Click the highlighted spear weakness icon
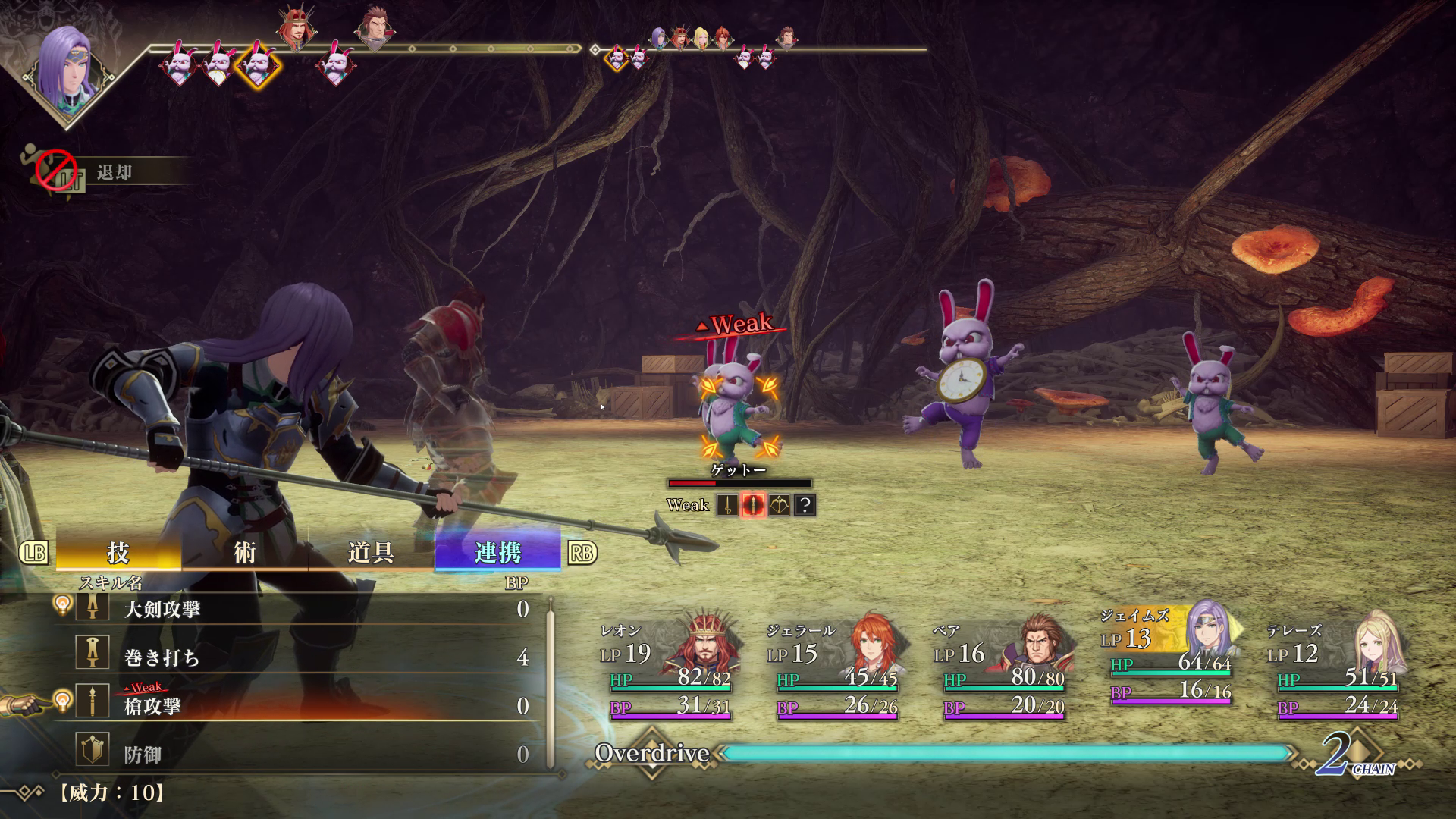 (x=752, y=505)
